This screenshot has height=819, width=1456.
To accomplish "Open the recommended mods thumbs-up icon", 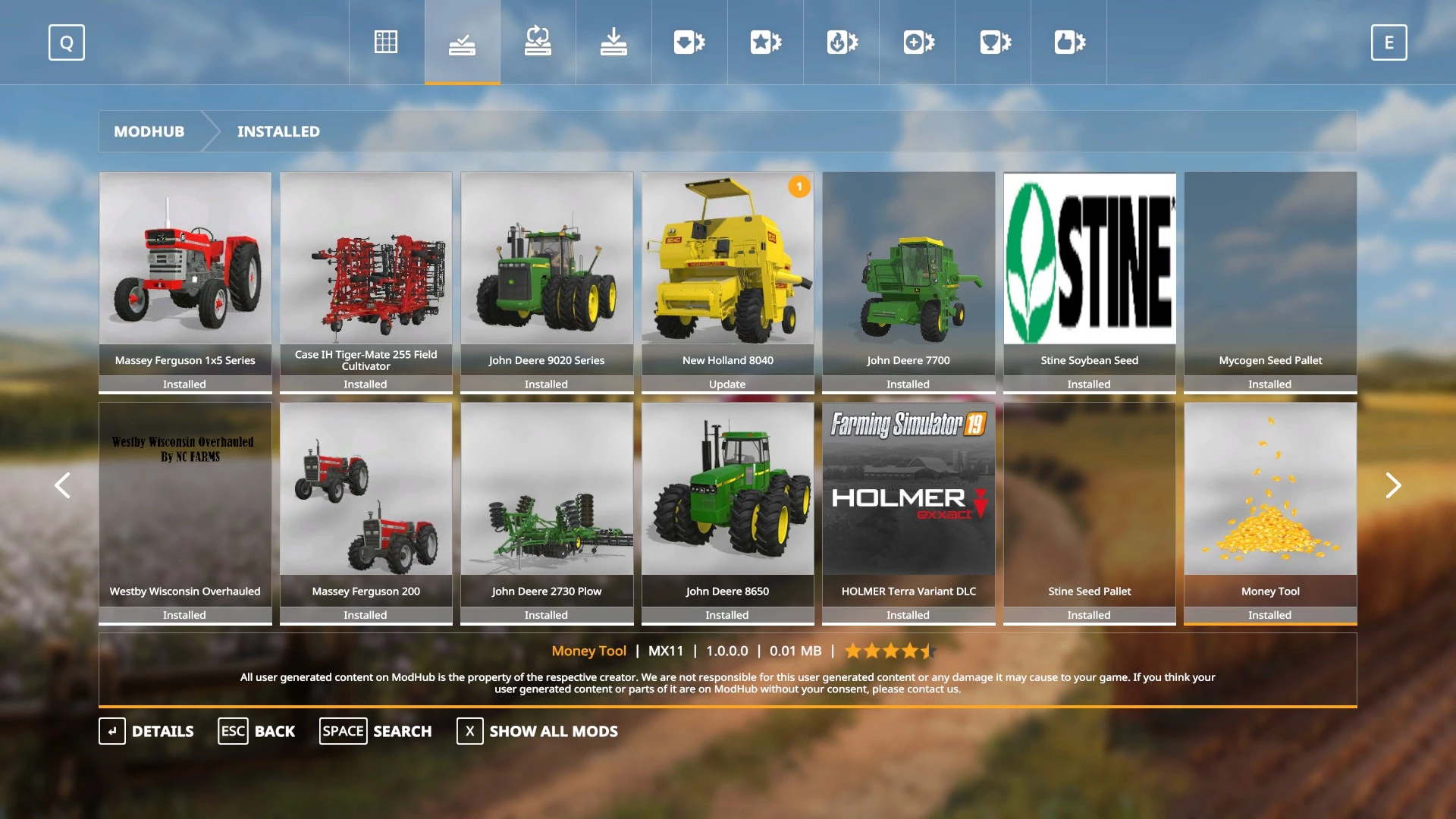I will [1068, 42].
